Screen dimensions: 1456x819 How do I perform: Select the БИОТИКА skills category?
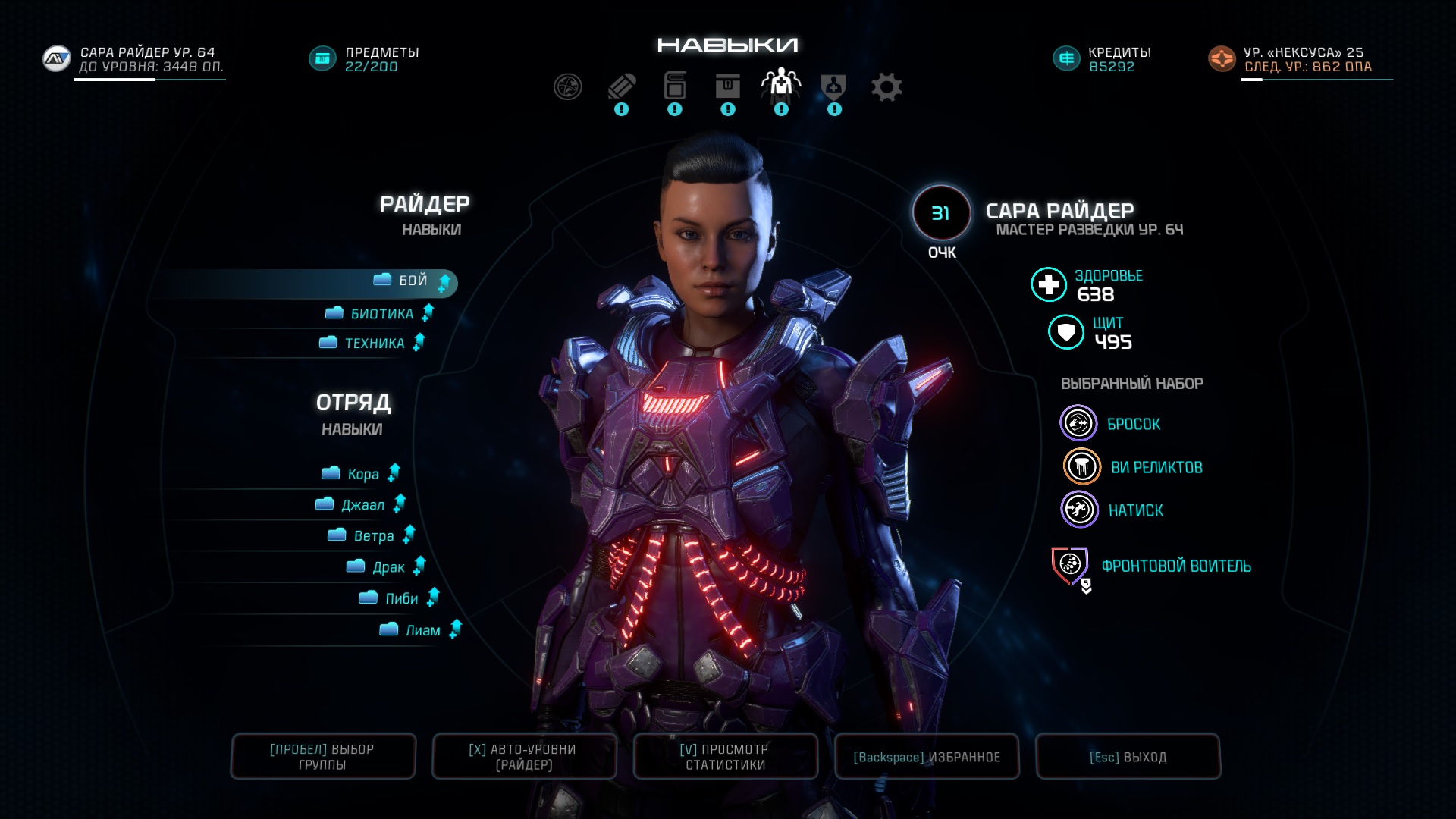(381, 314)
